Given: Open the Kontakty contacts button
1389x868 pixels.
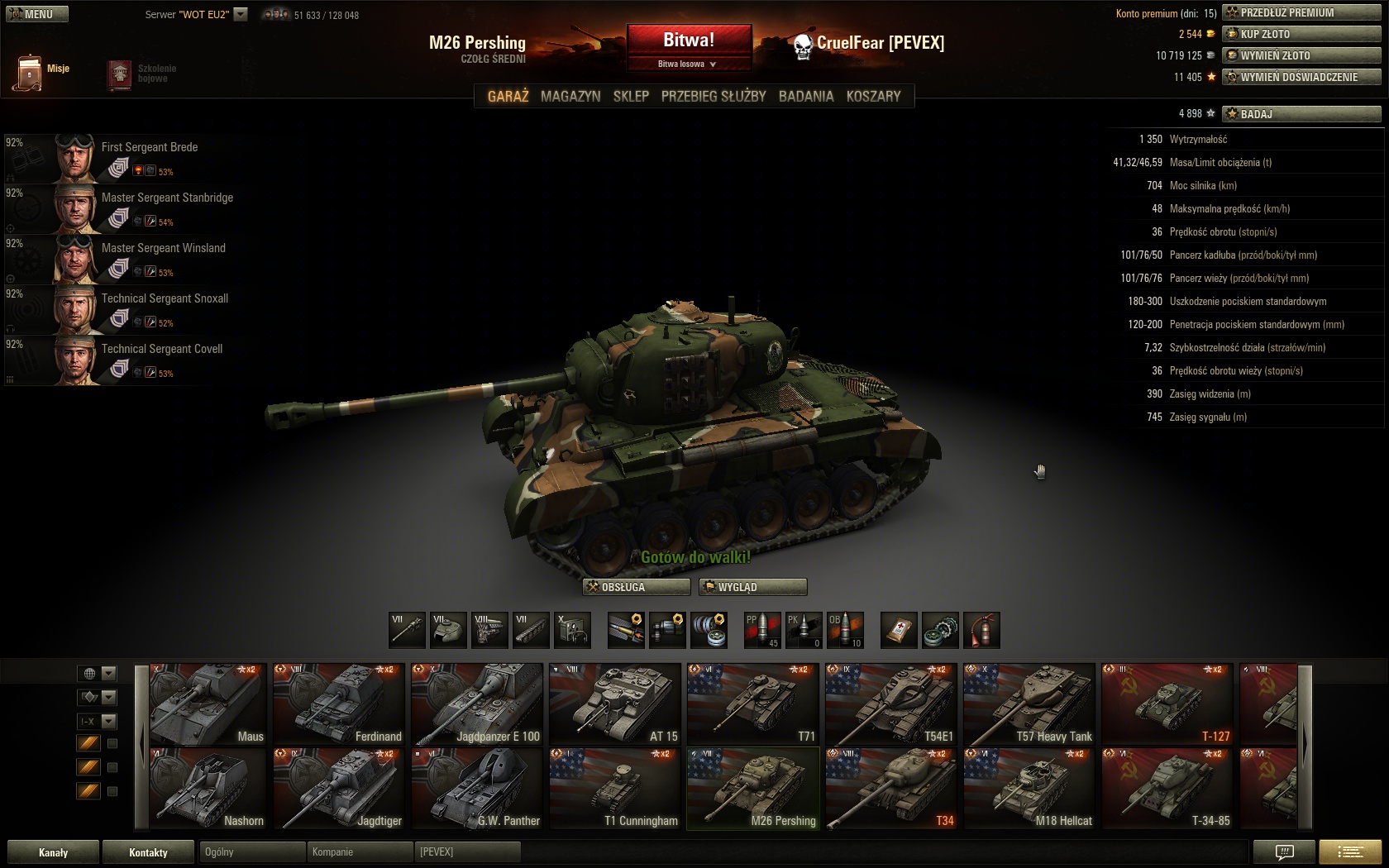Looking at the screenshot, I should tap(148, 852).
